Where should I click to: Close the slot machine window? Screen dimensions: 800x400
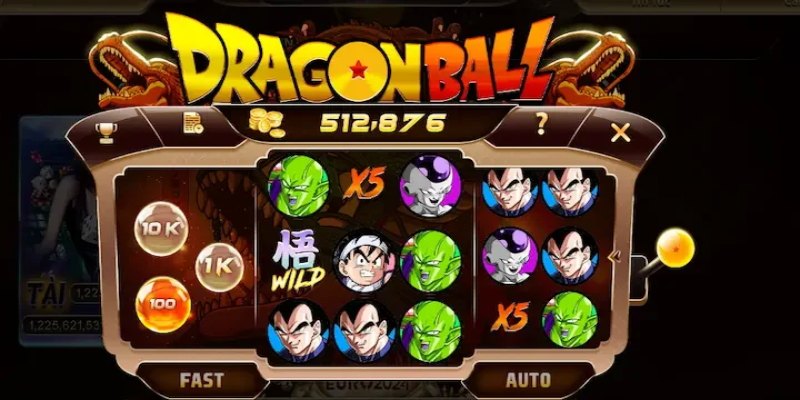click(621, 131)
